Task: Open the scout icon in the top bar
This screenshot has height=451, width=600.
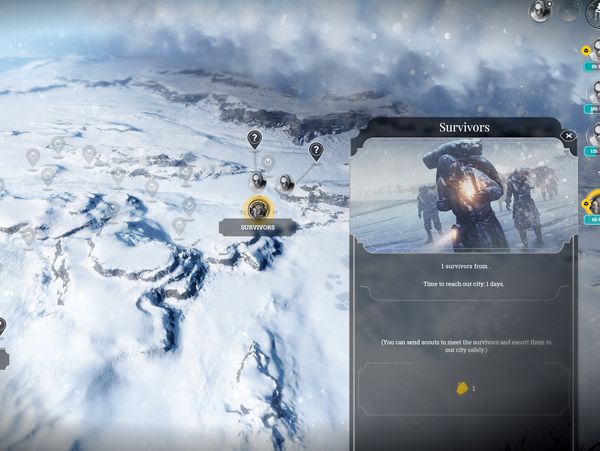Action: pos(541,11)
